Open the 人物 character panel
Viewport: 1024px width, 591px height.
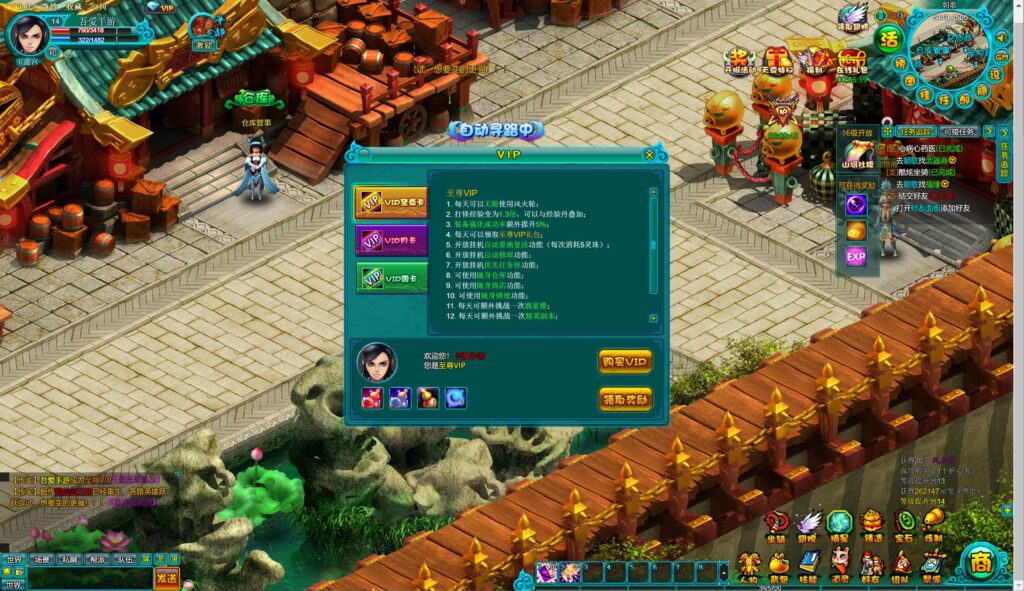(x=747, y=566)
